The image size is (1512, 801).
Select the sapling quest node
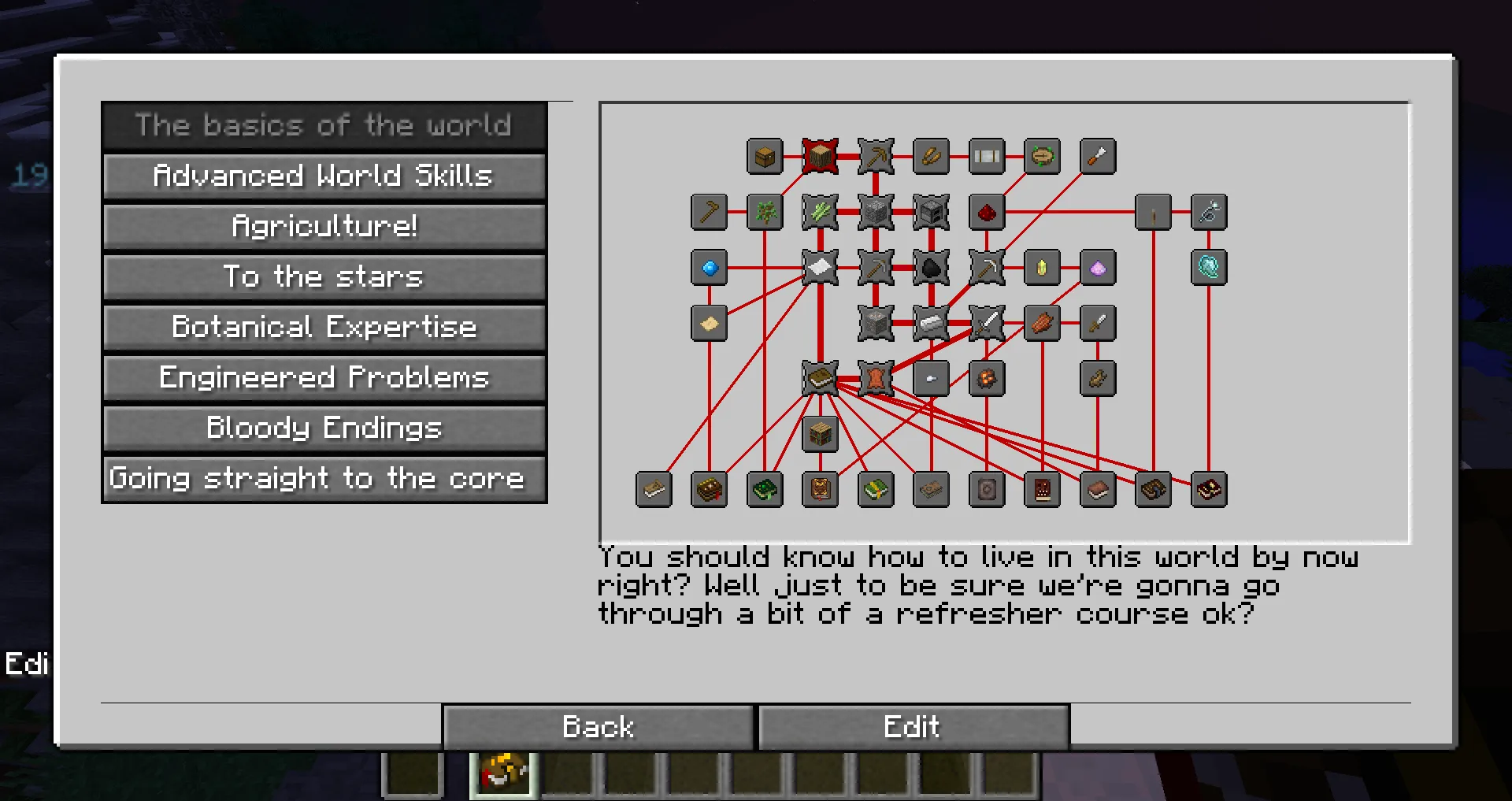click(x=765, y=213)
